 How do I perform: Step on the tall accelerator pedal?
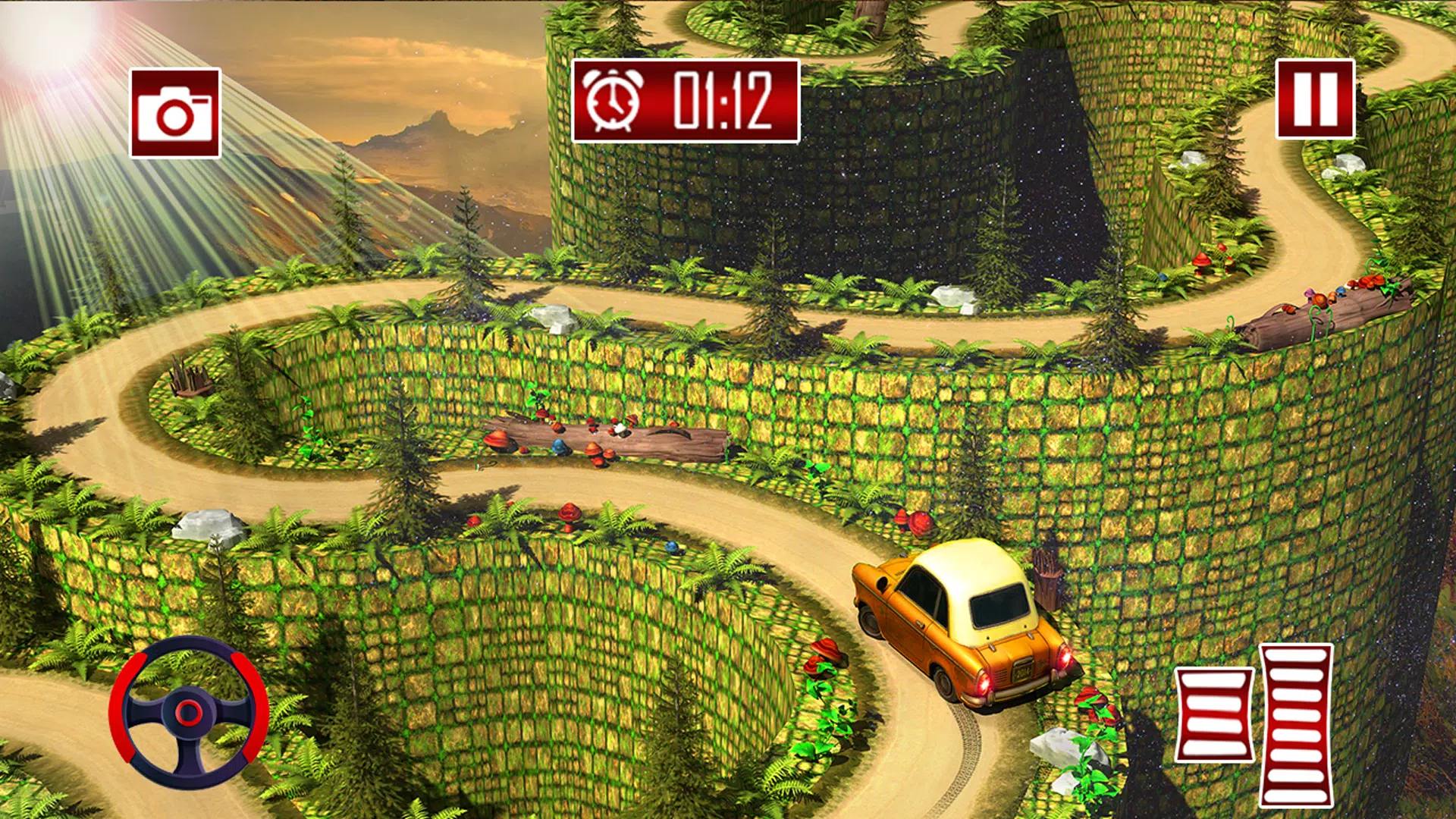(1296, 725)
